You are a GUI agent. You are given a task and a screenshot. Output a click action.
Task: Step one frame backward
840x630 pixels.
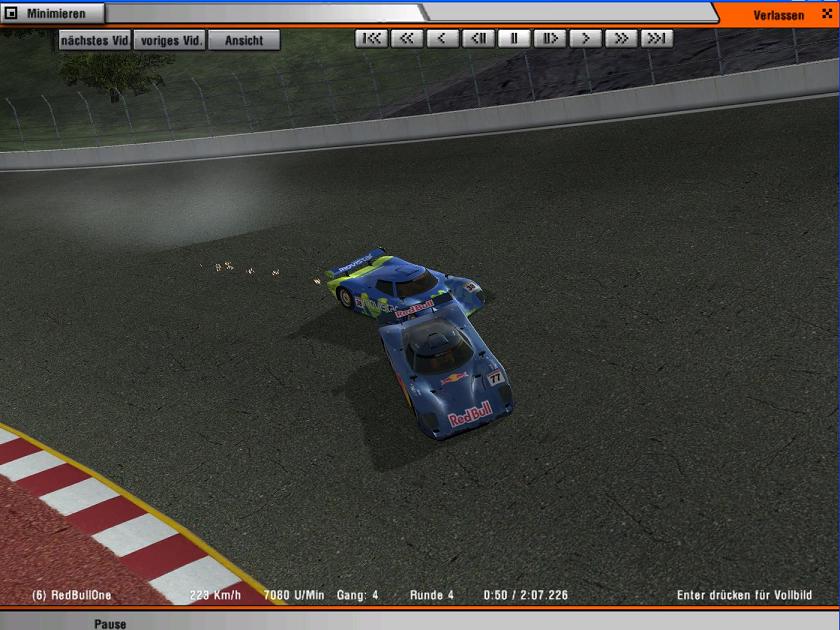click(x=478, y=39)
